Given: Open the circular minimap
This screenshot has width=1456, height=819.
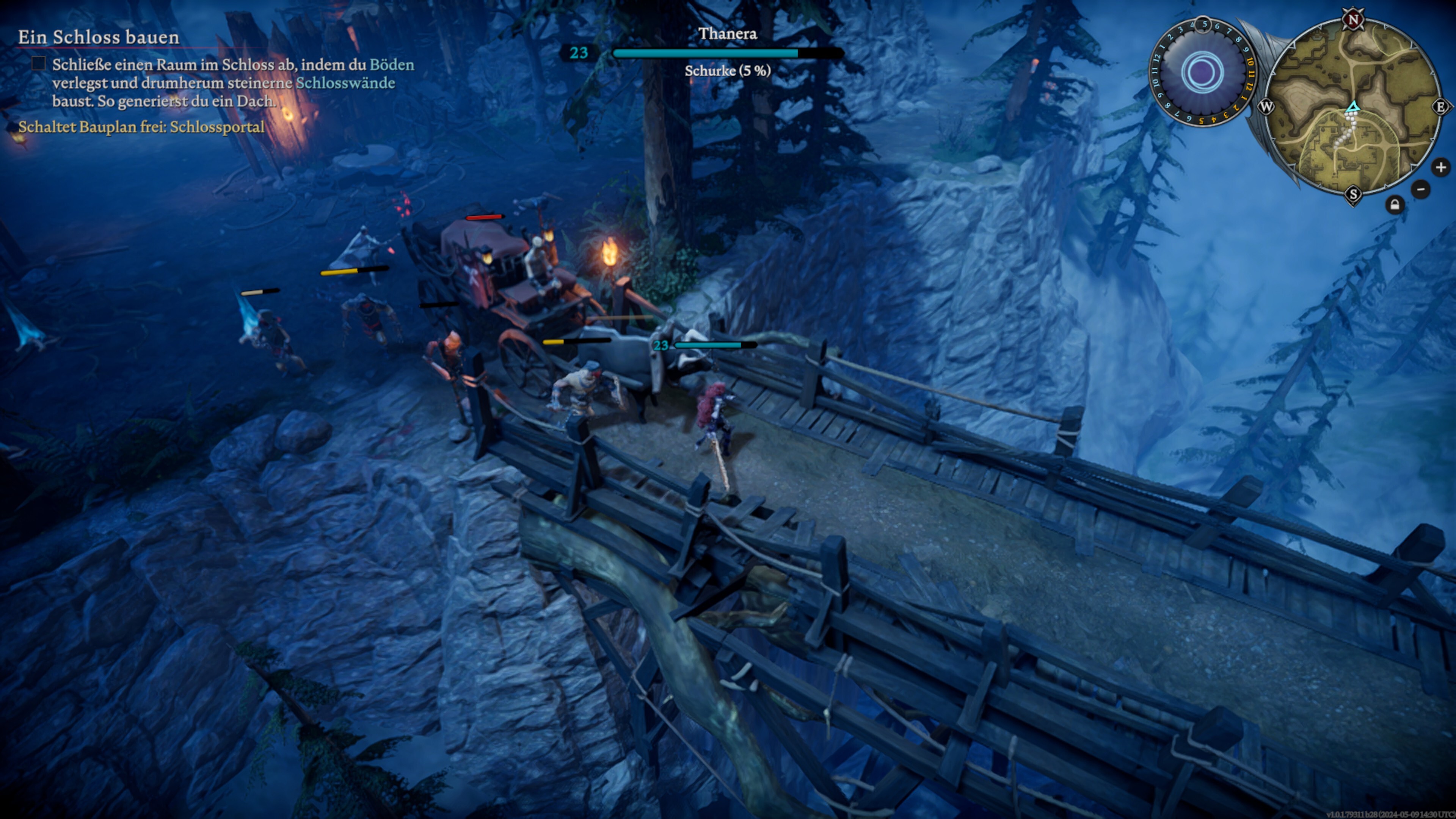Looking at the screenshot, I should tap(1352, 107).
